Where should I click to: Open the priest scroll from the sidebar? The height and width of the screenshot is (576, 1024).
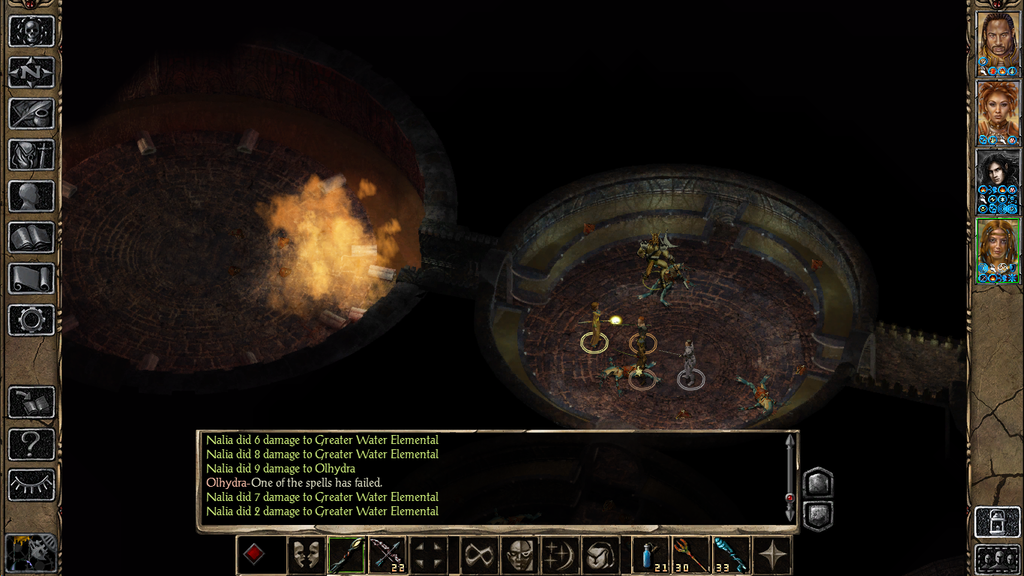tap(31, 278)
